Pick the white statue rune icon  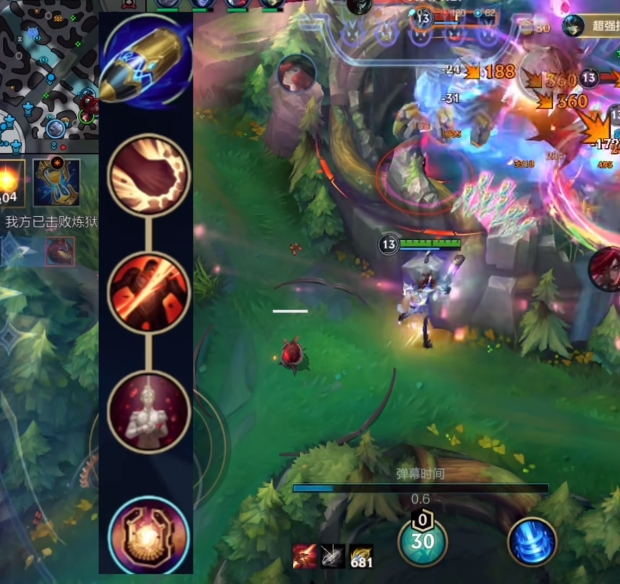point(148,411)
